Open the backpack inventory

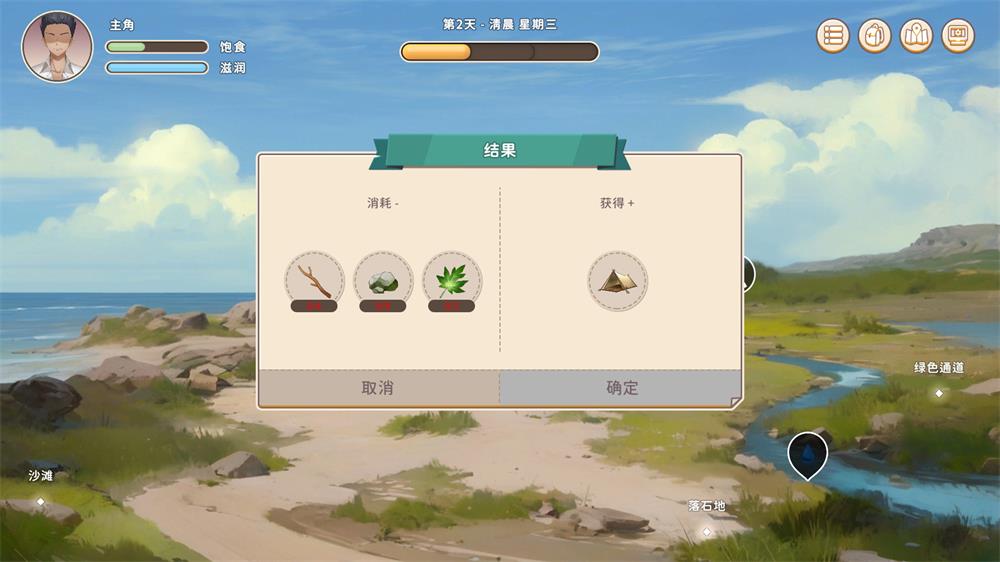(x=874, y=36)
